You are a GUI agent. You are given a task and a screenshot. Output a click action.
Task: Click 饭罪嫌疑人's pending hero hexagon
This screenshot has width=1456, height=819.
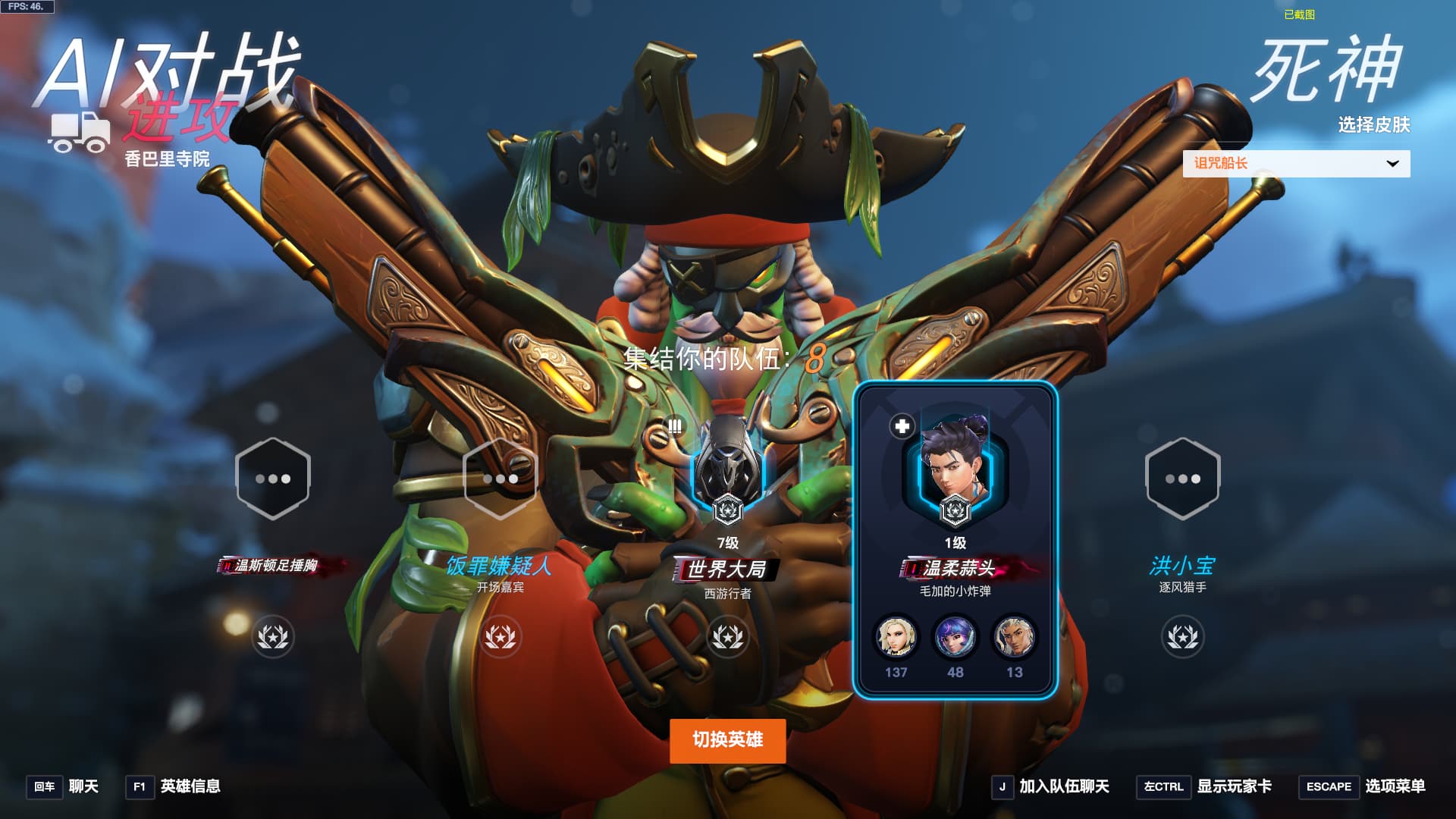click(x=500, y=479)
